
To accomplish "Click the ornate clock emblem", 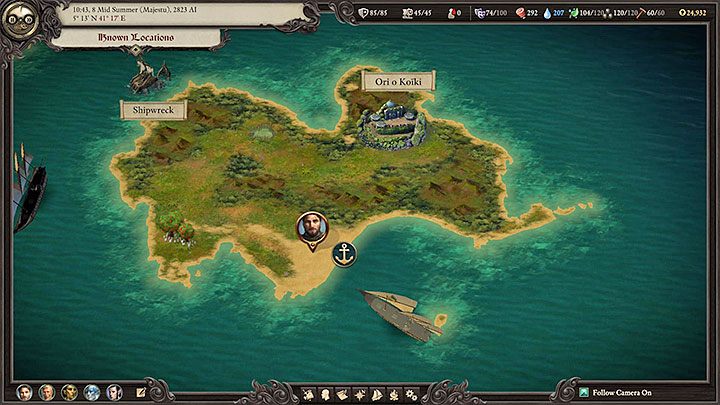I will [x=20, y=21].
